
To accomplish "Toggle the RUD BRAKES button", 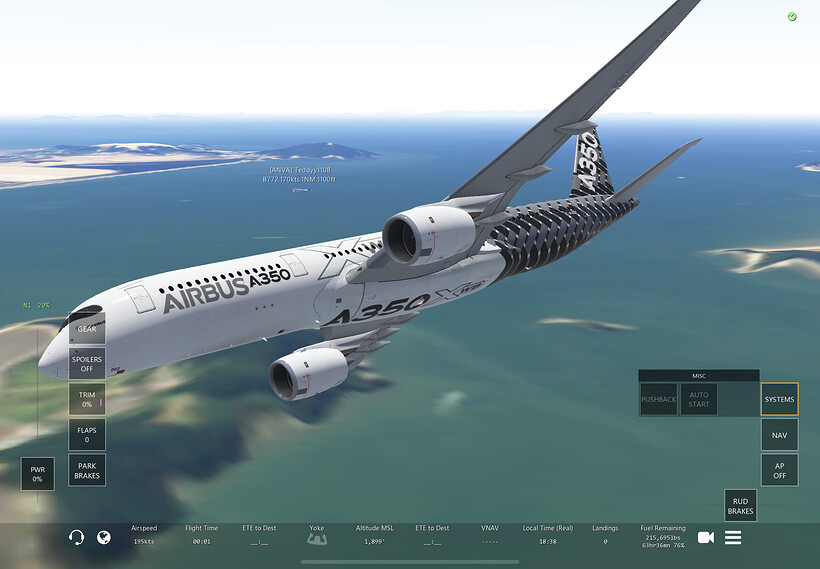I will 740,506.
